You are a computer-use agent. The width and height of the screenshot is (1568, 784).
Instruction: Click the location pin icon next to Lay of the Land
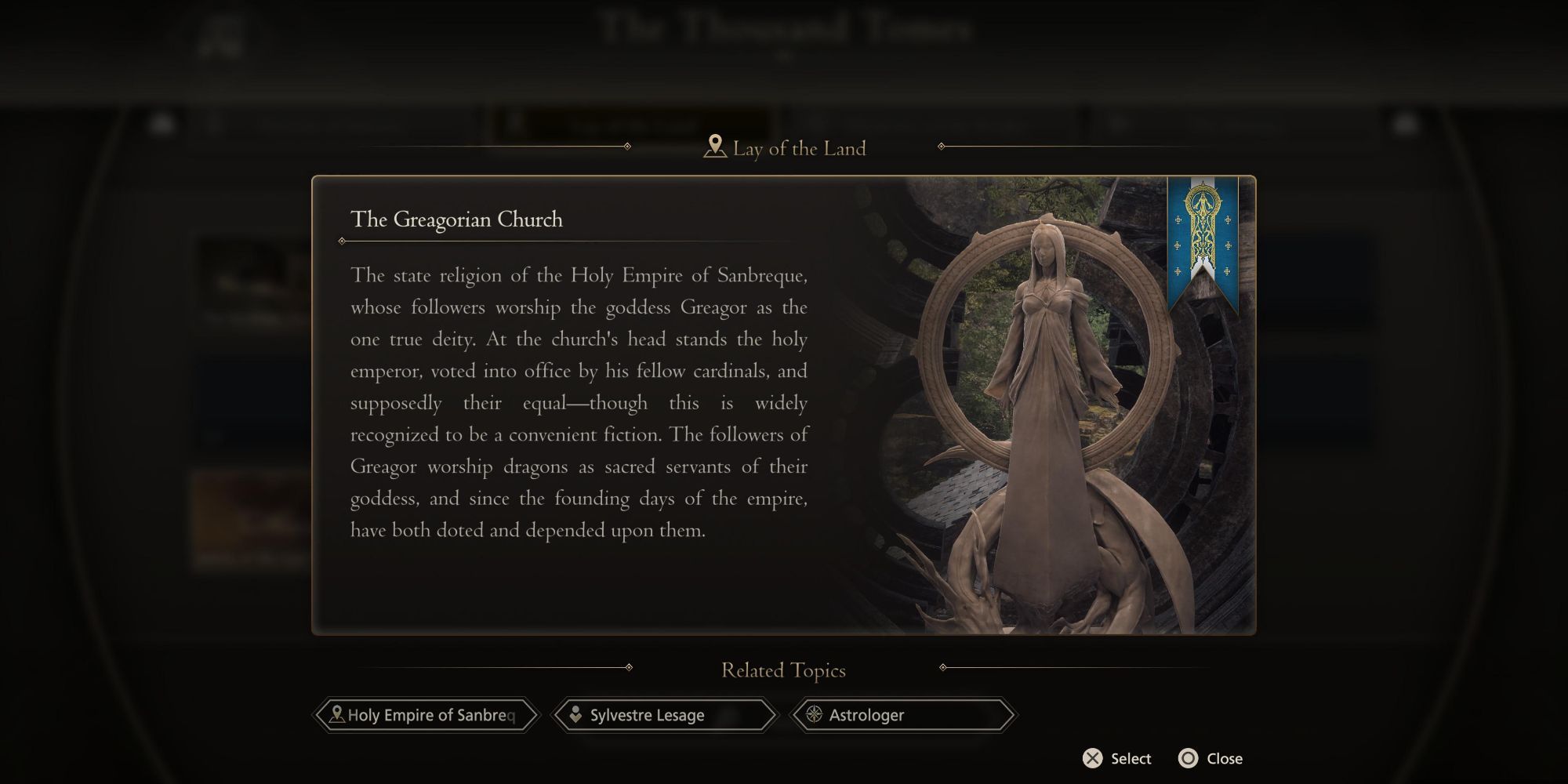tap(714, 145)
